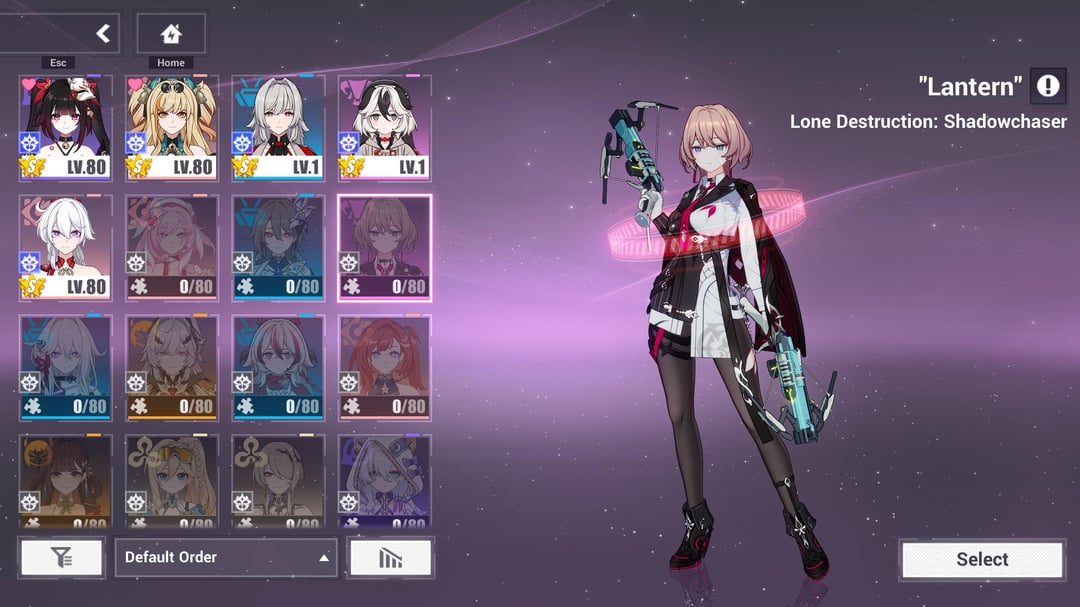1080x607 pixels.
Task: Choose the white-haired ponytail LV.80 character
Action: pos(66,247)
